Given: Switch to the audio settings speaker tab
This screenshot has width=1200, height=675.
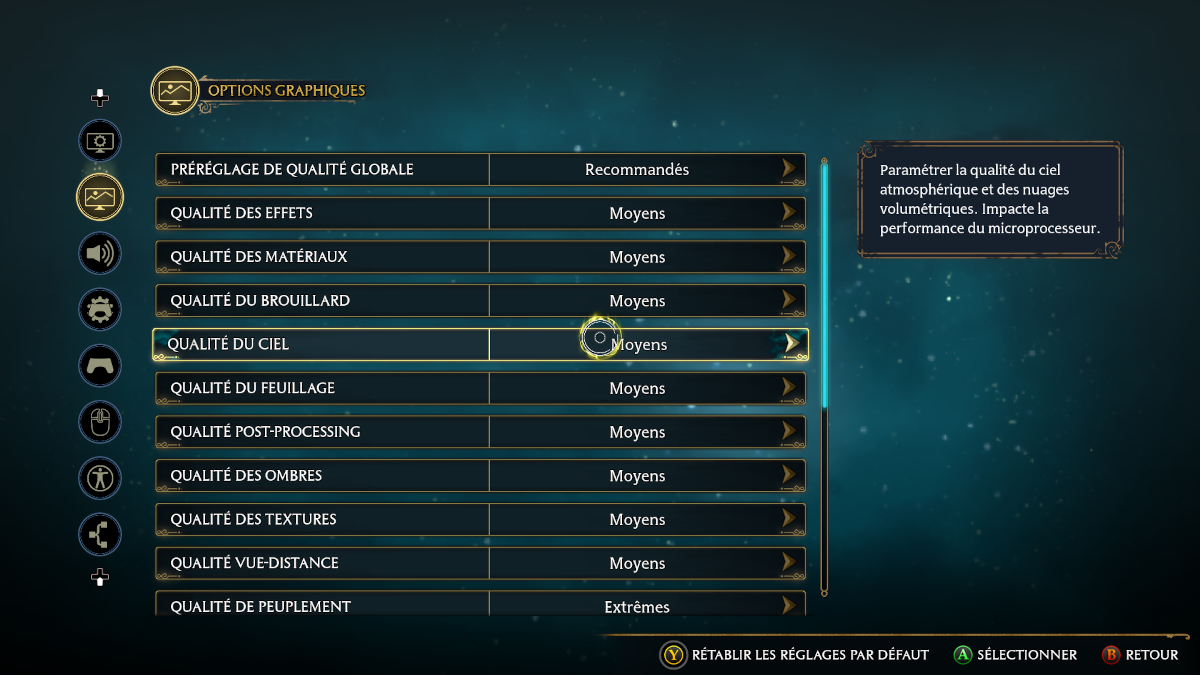Looking at the screenshot, I should pos(100,253).
